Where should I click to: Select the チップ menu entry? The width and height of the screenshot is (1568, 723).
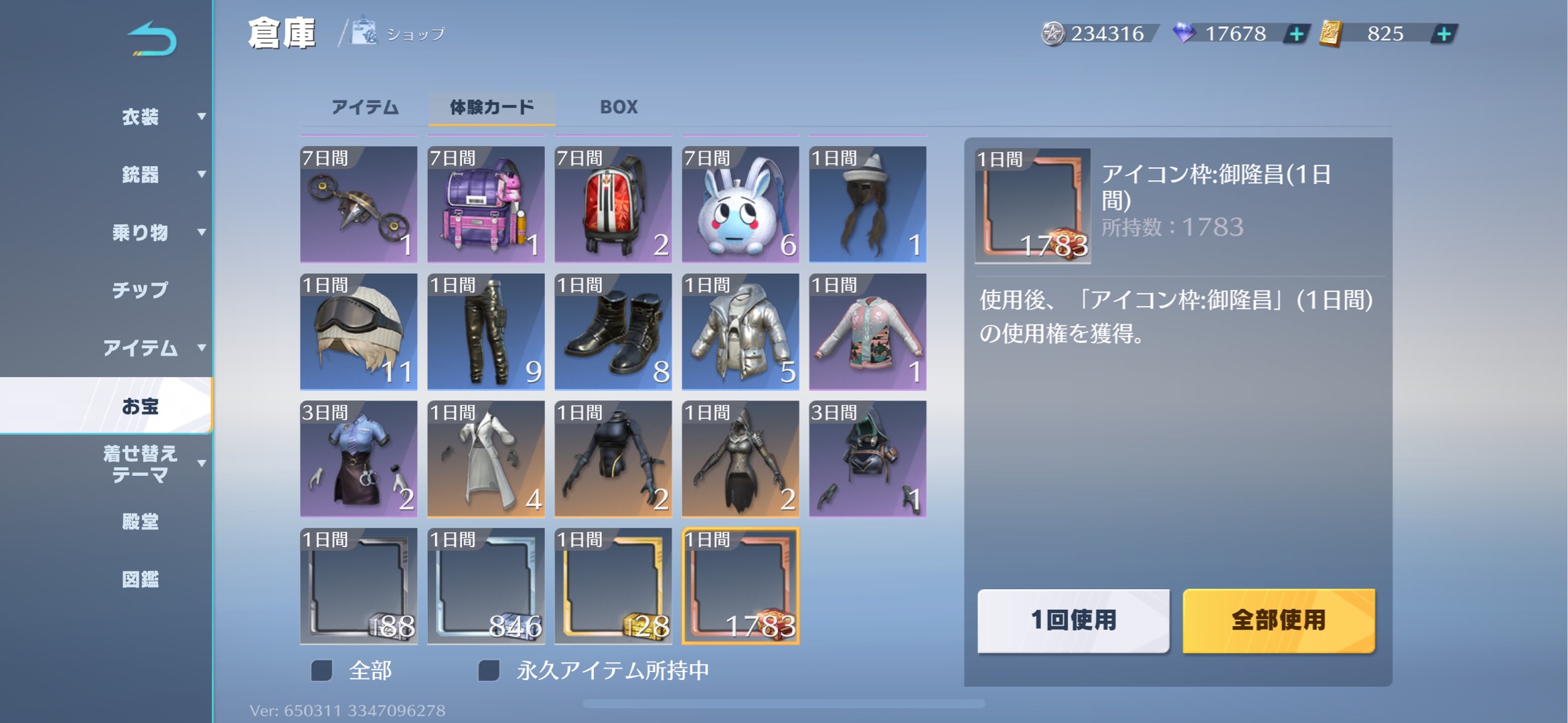pos(141,290)
